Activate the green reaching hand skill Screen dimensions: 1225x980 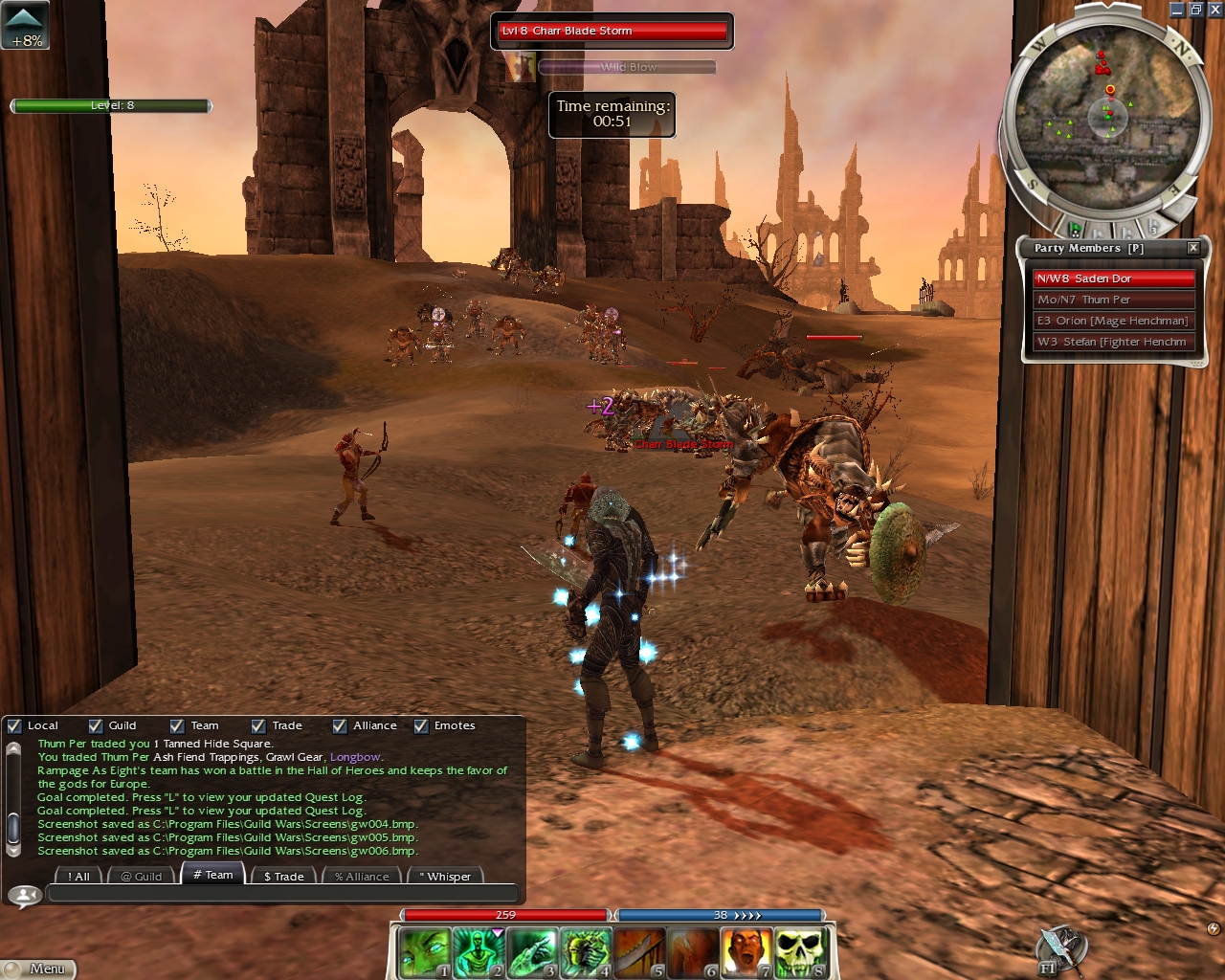[x=531, y=953]
